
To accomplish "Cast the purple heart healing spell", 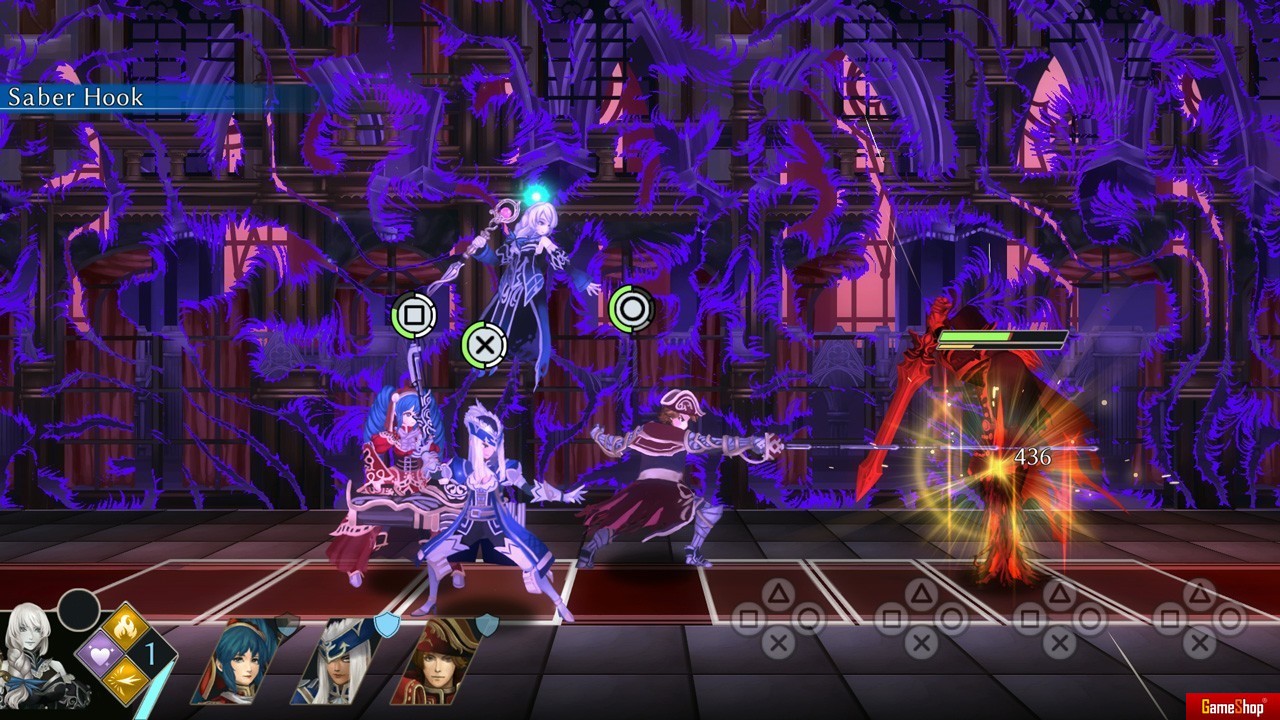I will (100, 655).
